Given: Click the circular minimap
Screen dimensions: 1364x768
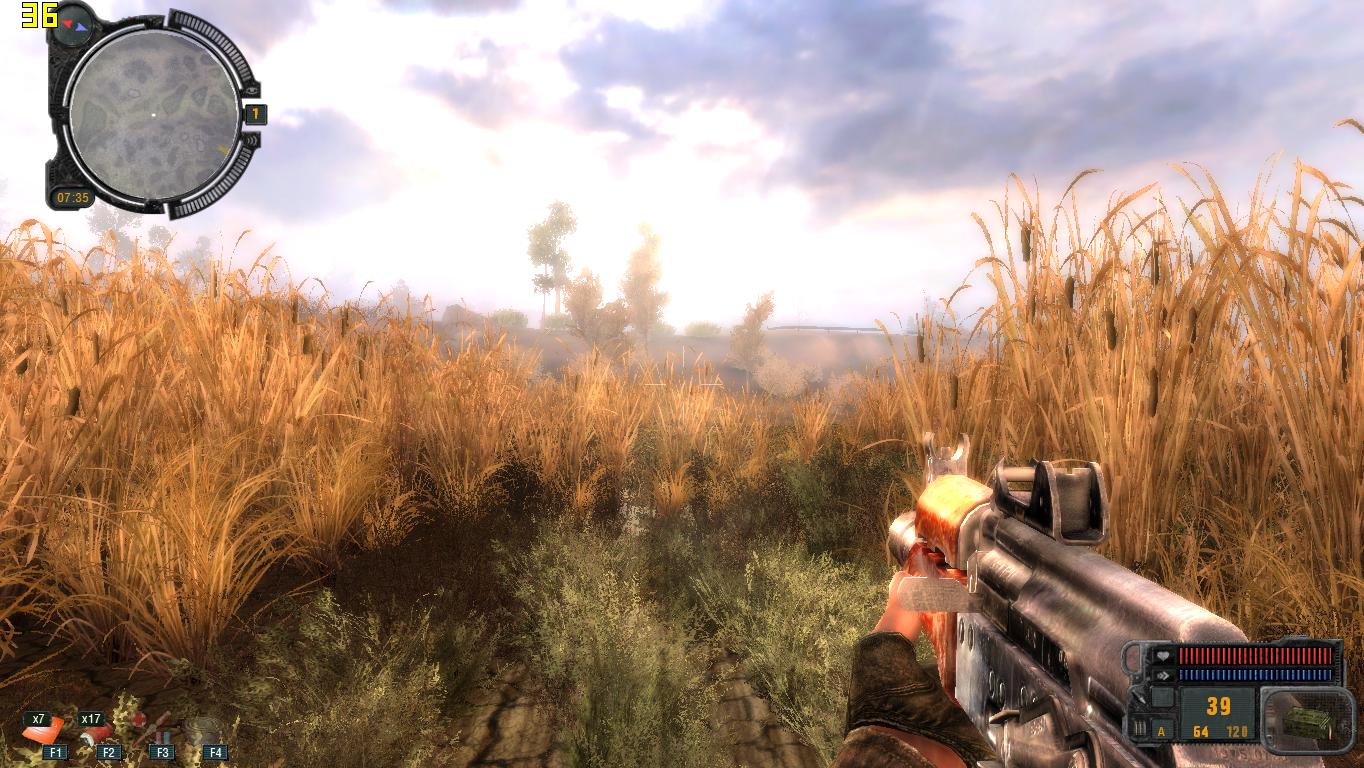Looking at the screenshot, I should click(x=153, y=113).
